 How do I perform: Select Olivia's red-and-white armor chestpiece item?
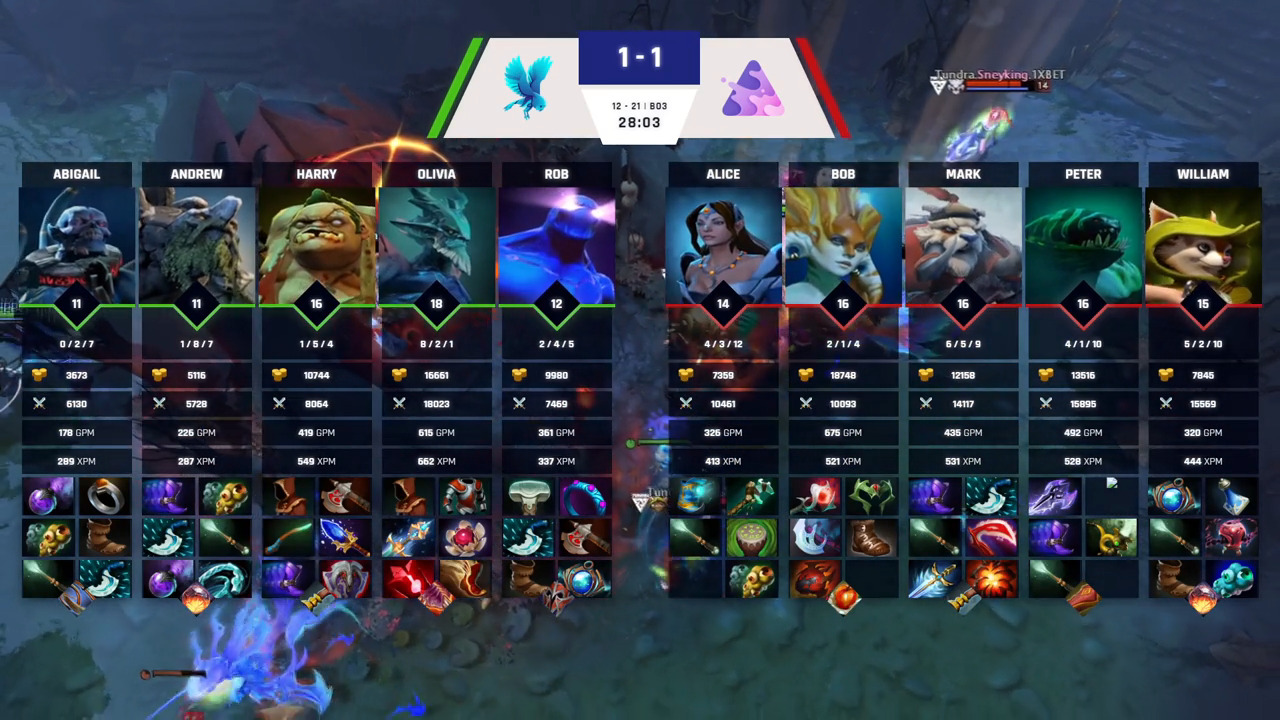pos(465,497)
